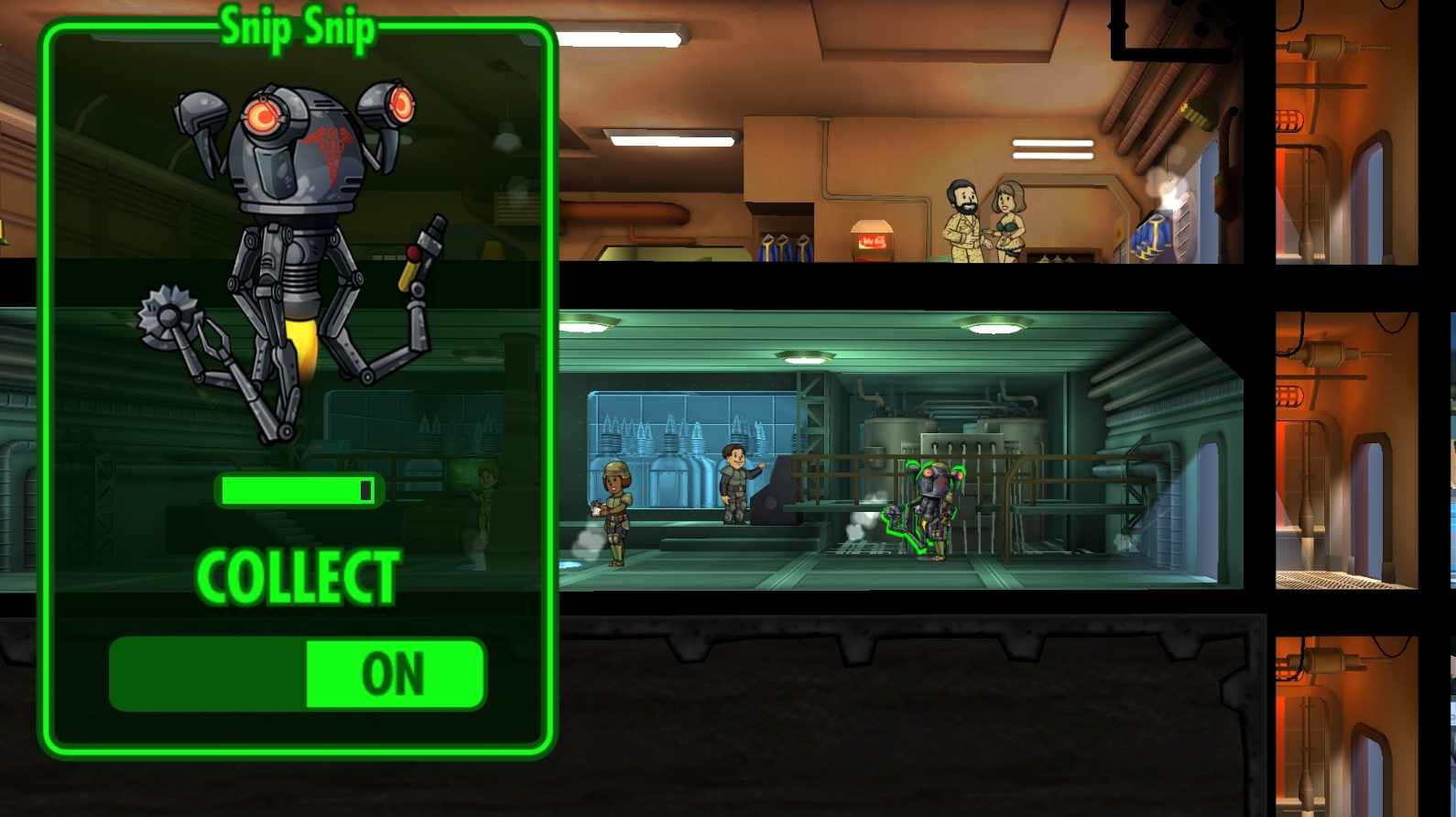Click the woman in the green bikini upstairs

pos(1012,224)
